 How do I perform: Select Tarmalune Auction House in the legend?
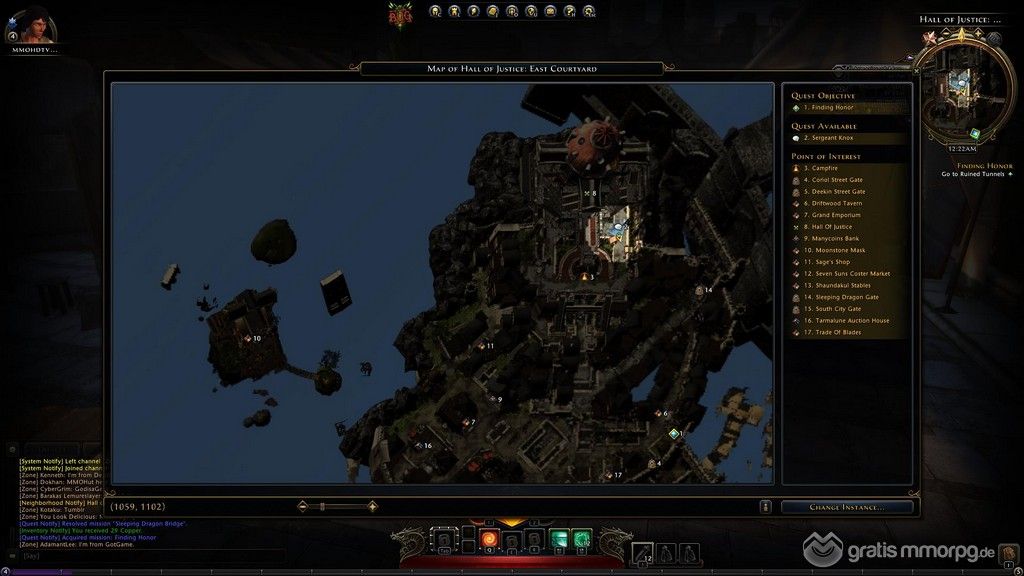point(851,320)
